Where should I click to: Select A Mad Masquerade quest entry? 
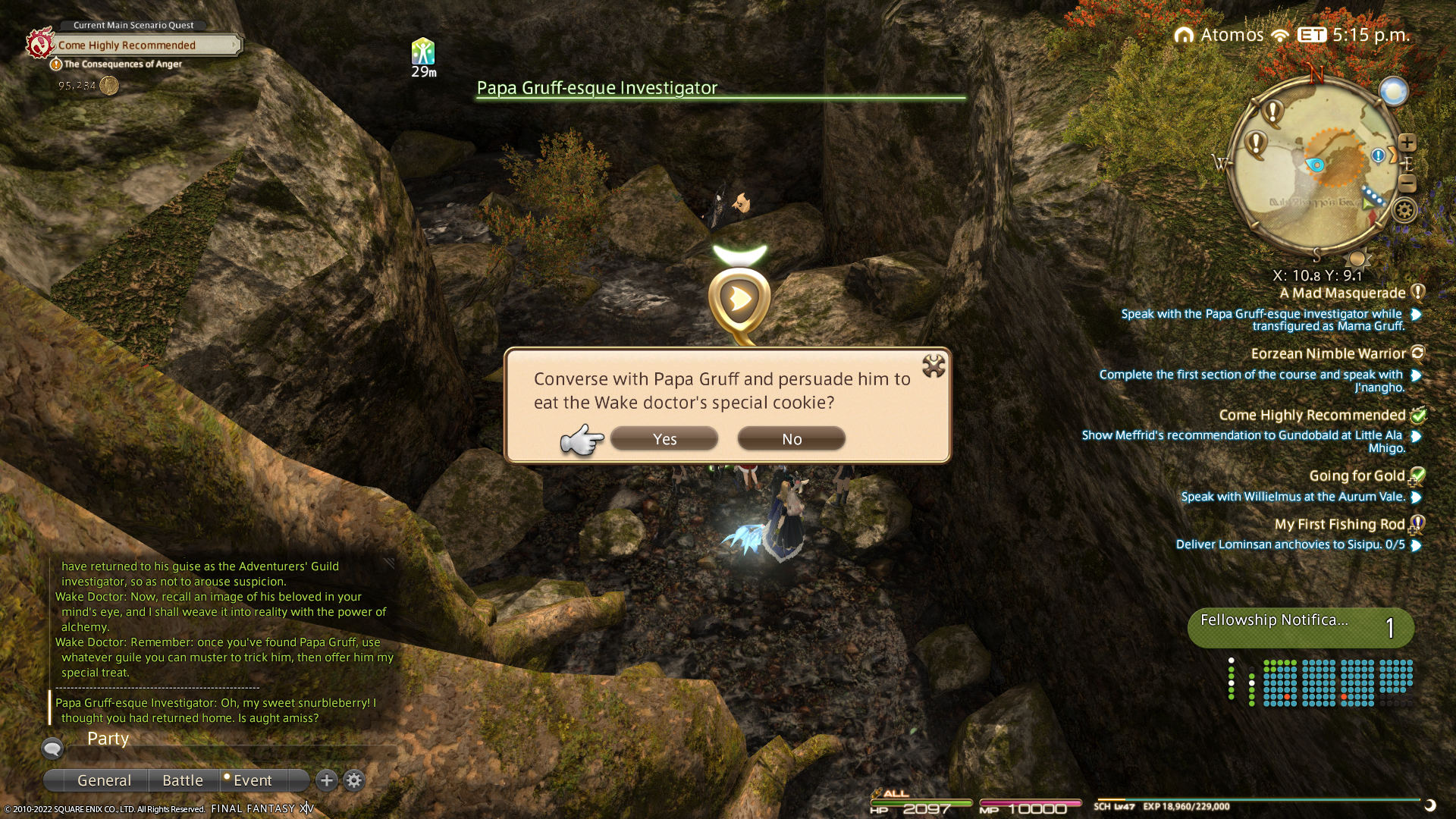(x=1342, y=293)
